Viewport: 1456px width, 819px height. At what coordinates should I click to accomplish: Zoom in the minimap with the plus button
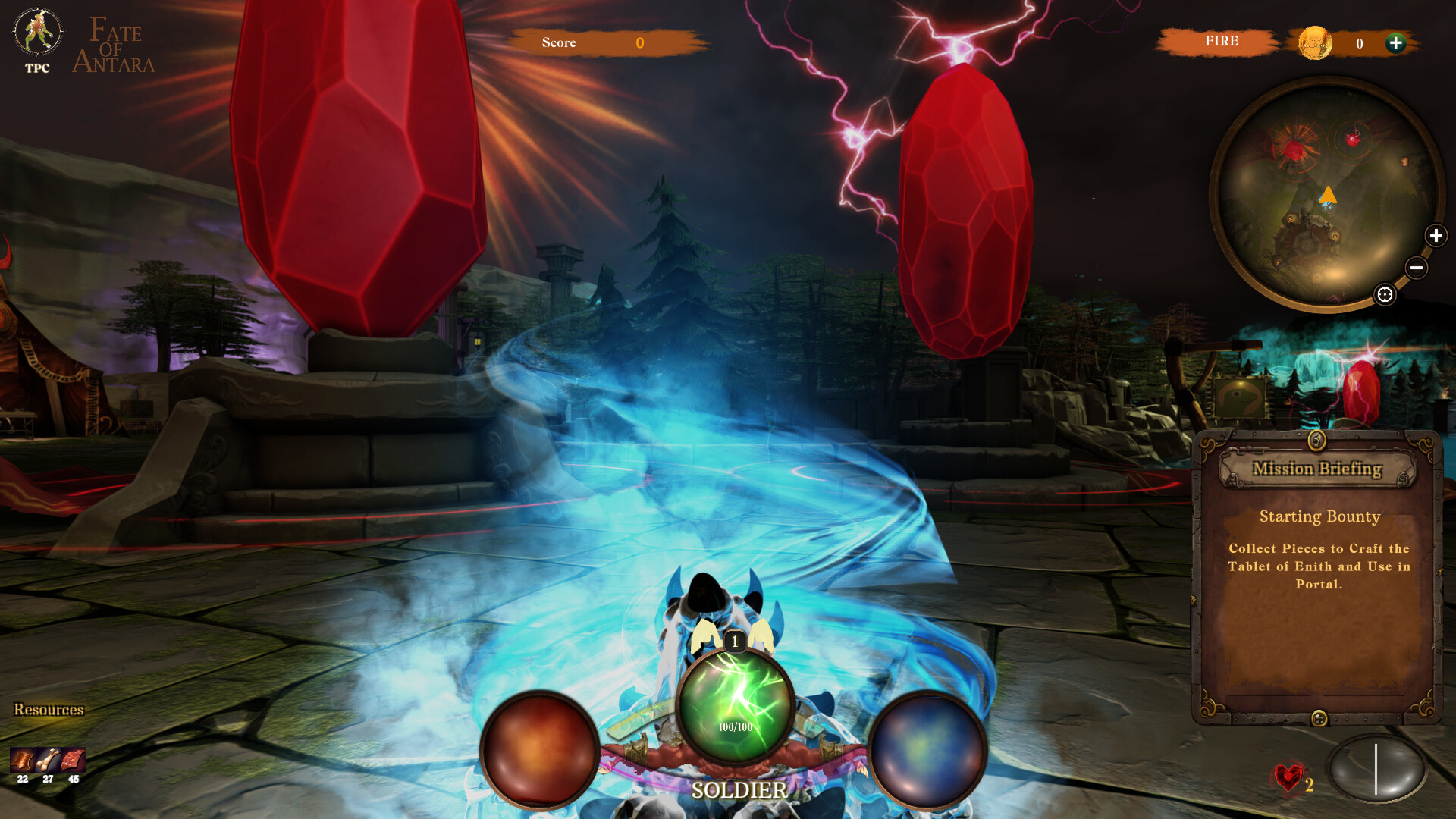1435,236
